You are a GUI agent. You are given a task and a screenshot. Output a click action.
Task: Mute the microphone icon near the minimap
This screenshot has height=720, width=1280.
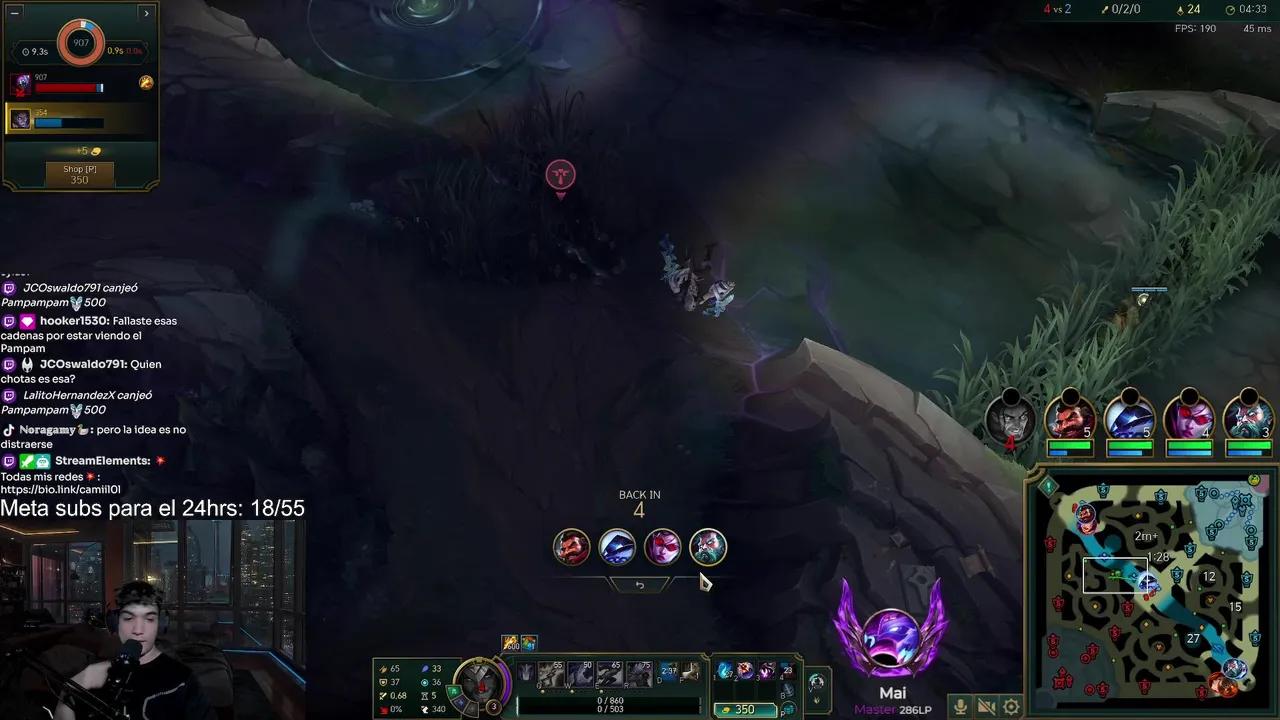tap(960, 707)
